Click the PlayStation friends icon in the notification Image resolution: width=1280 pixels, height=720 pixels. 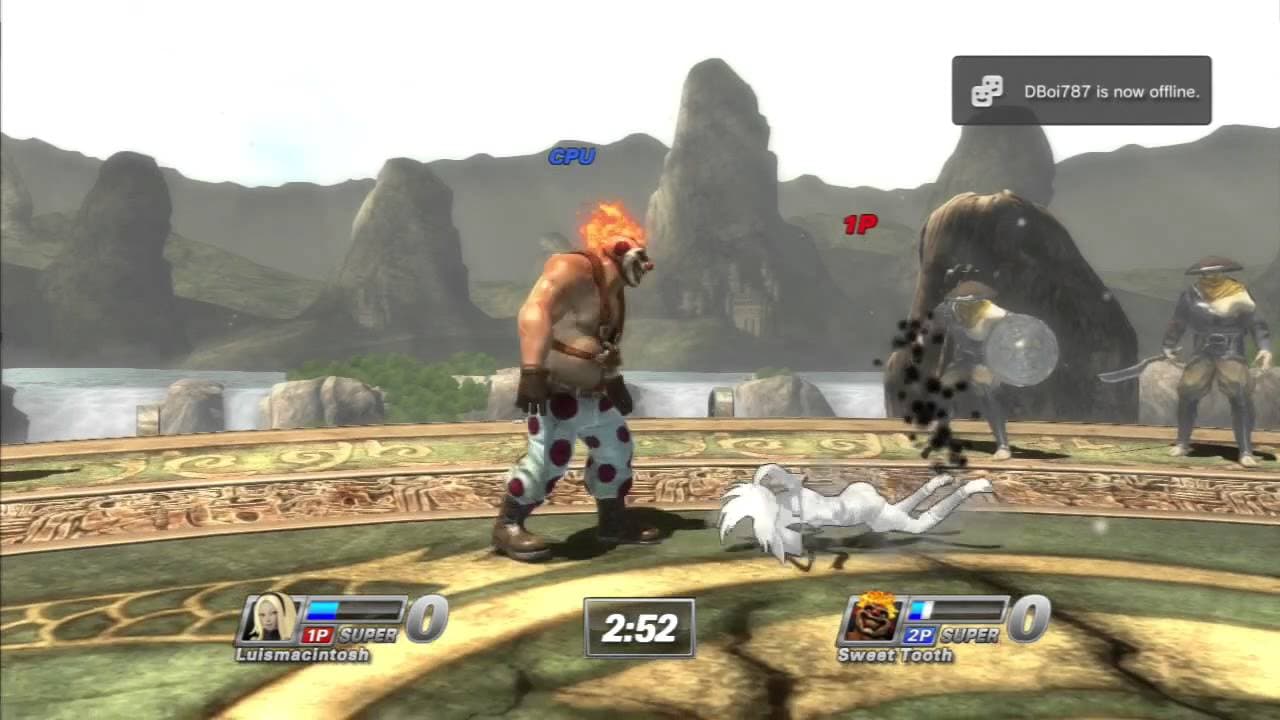[x=987, y=91]
